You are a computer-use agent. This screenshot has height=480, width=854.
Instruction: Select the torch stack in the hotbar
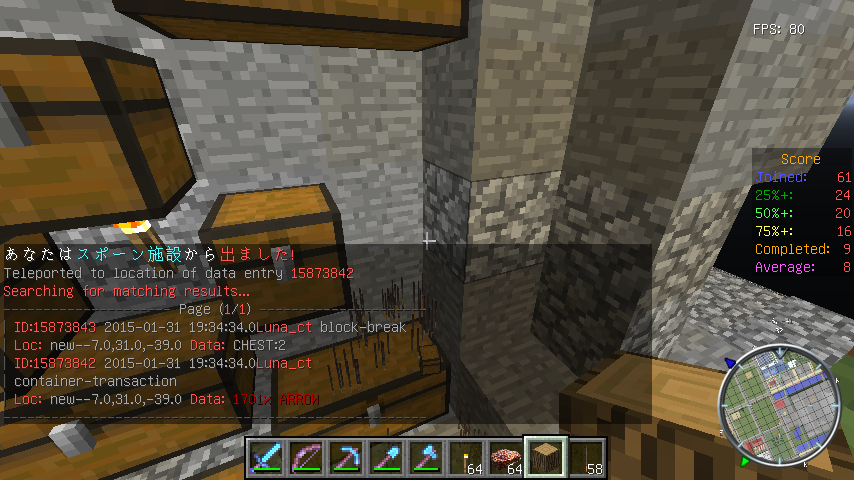click(466, 457)
